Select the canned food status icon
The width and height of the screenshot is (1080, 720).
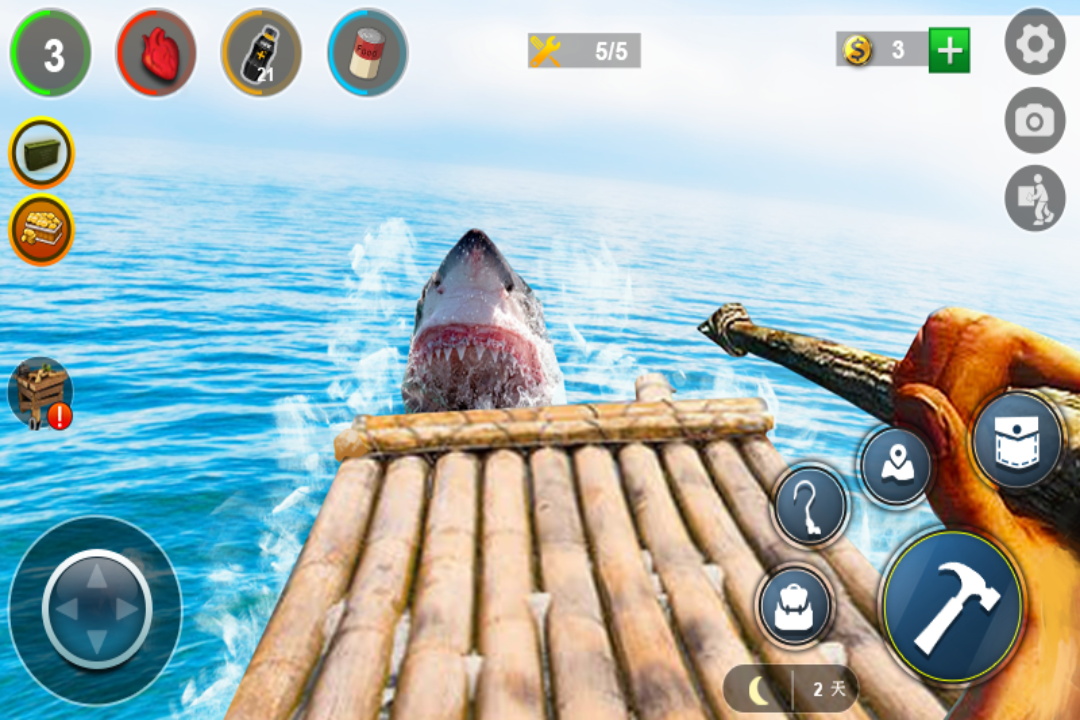pyautogui.click(x=367, y=53)
